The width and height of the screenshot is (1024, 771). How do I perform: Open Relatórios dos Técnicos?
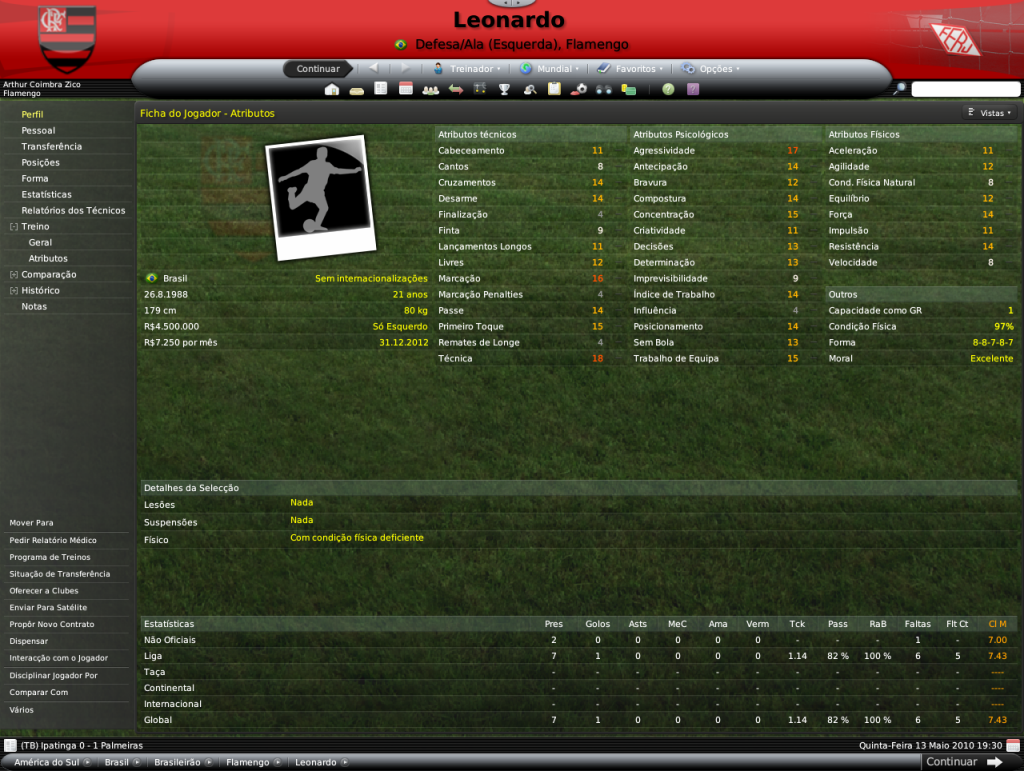coord(73,210)
